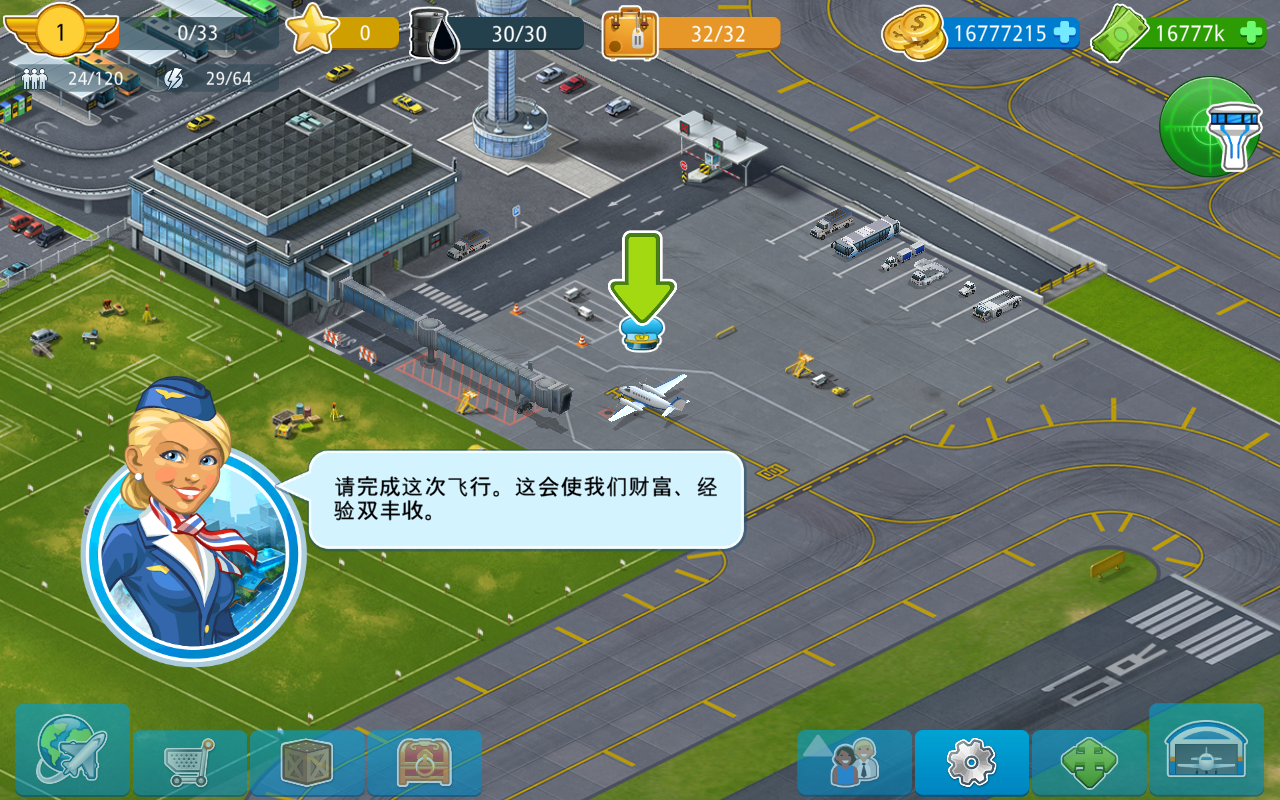Open the flights globe menu
This screenshot has width=1280, height=800.
[71, 762]
